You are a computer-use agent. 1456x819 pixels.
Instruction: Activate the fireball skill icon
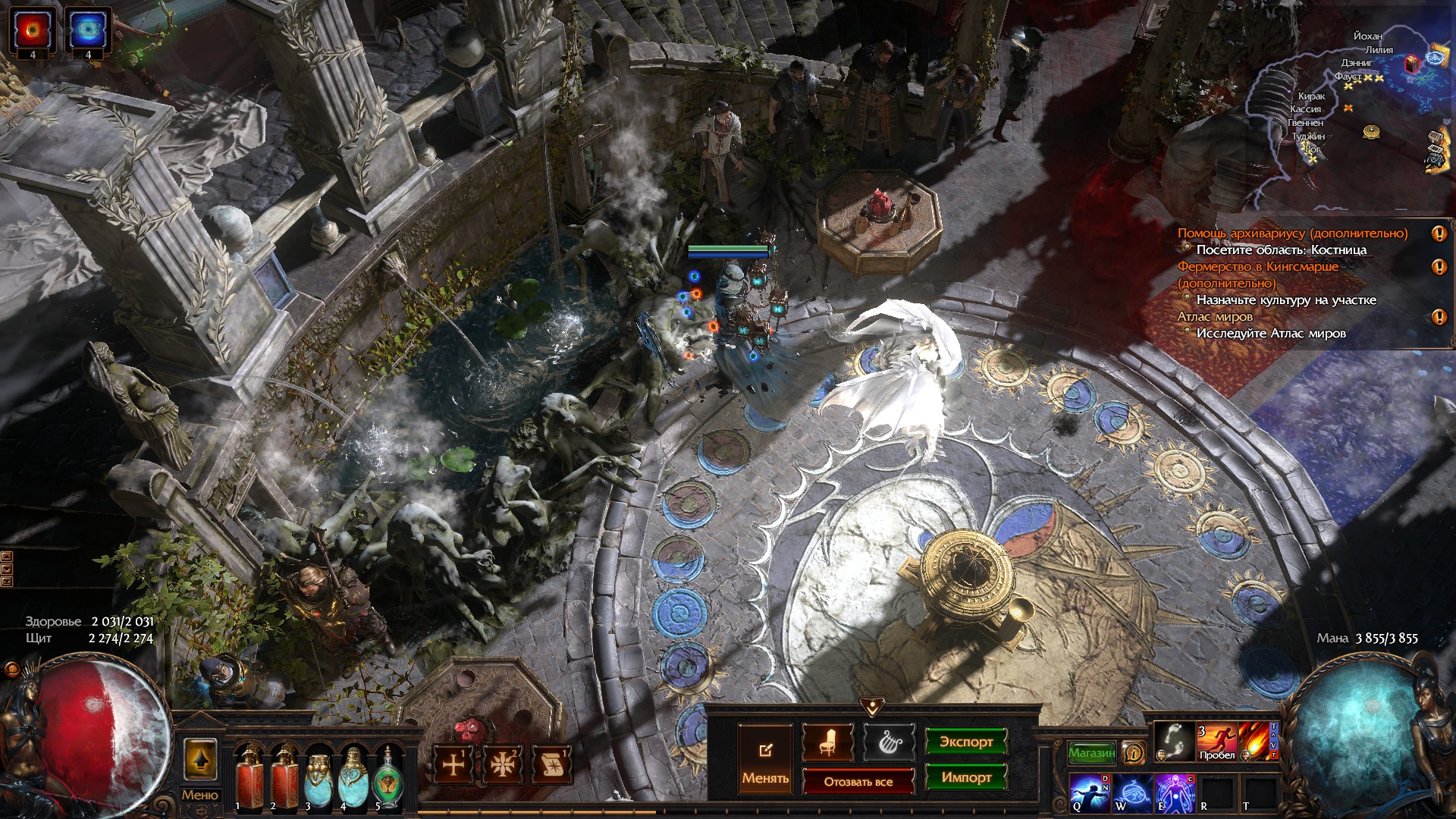tap(1258, 741)
